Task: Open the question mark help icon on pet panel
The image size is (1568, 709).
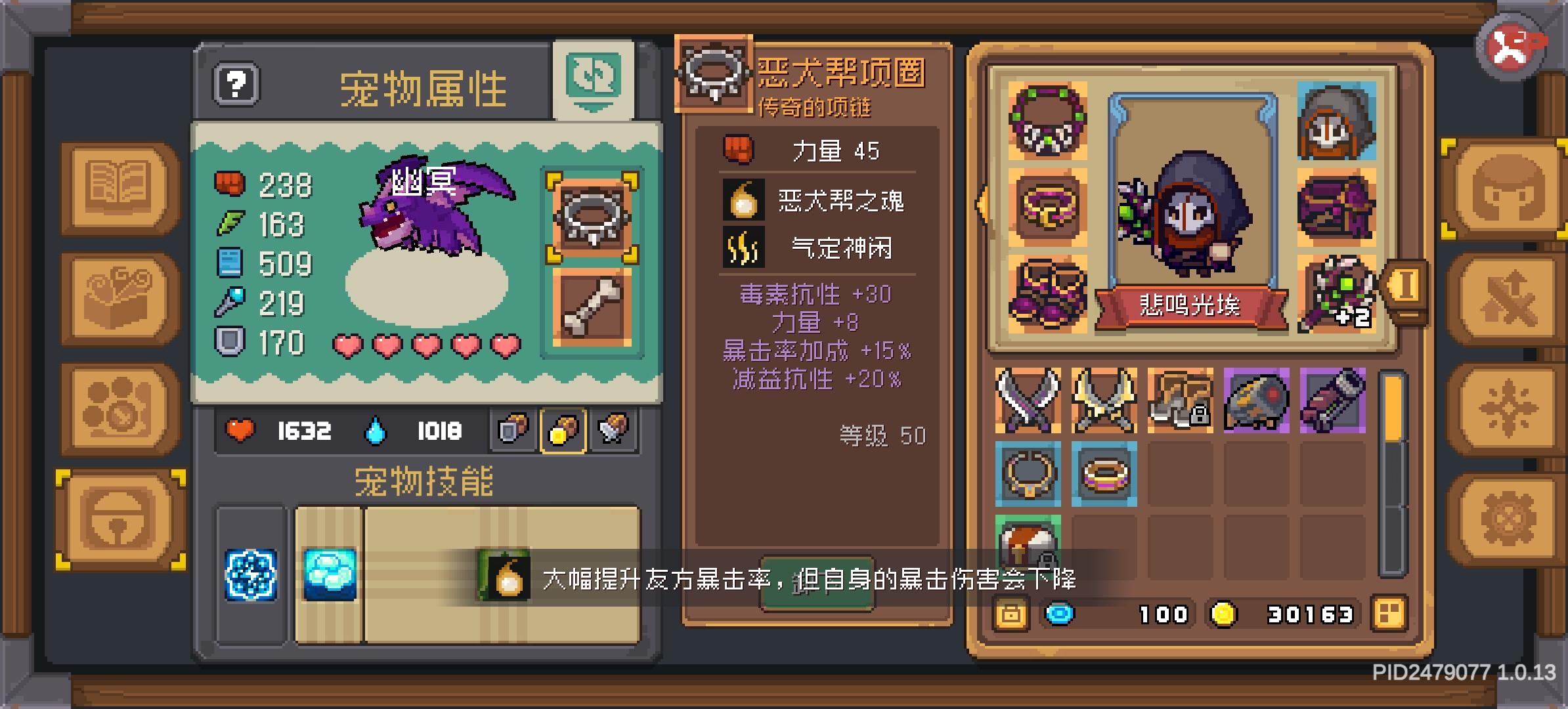Action: 234,83
